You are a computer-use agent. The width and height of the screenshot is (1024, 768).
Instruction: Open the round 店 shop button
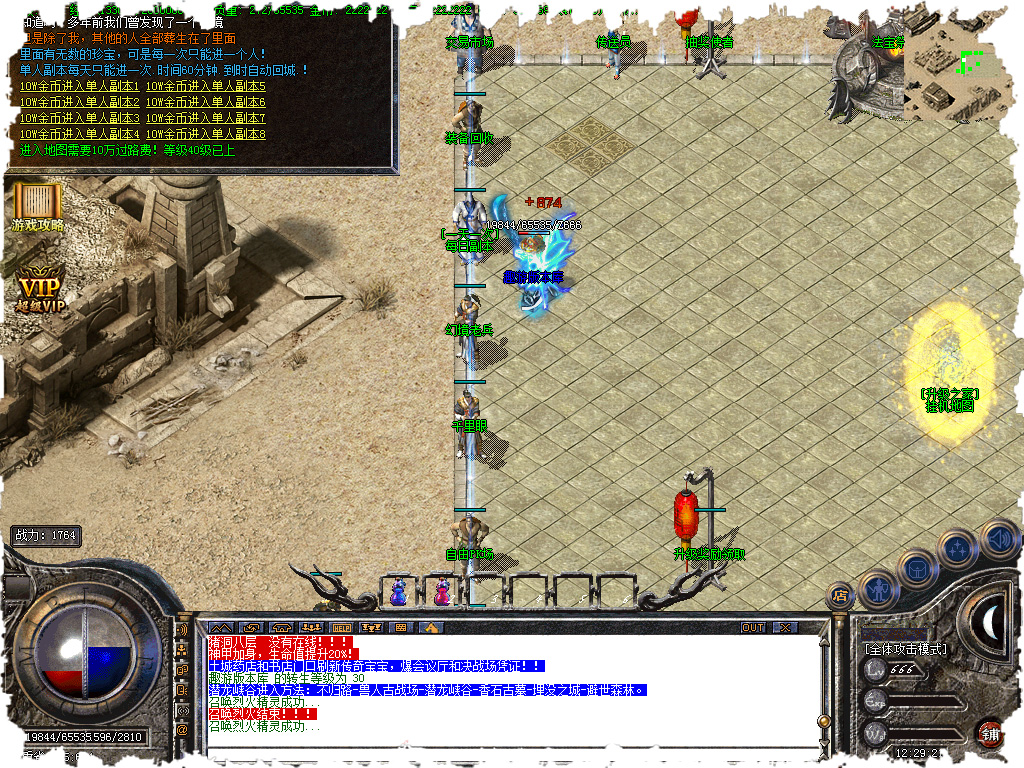tap(841, 596)
